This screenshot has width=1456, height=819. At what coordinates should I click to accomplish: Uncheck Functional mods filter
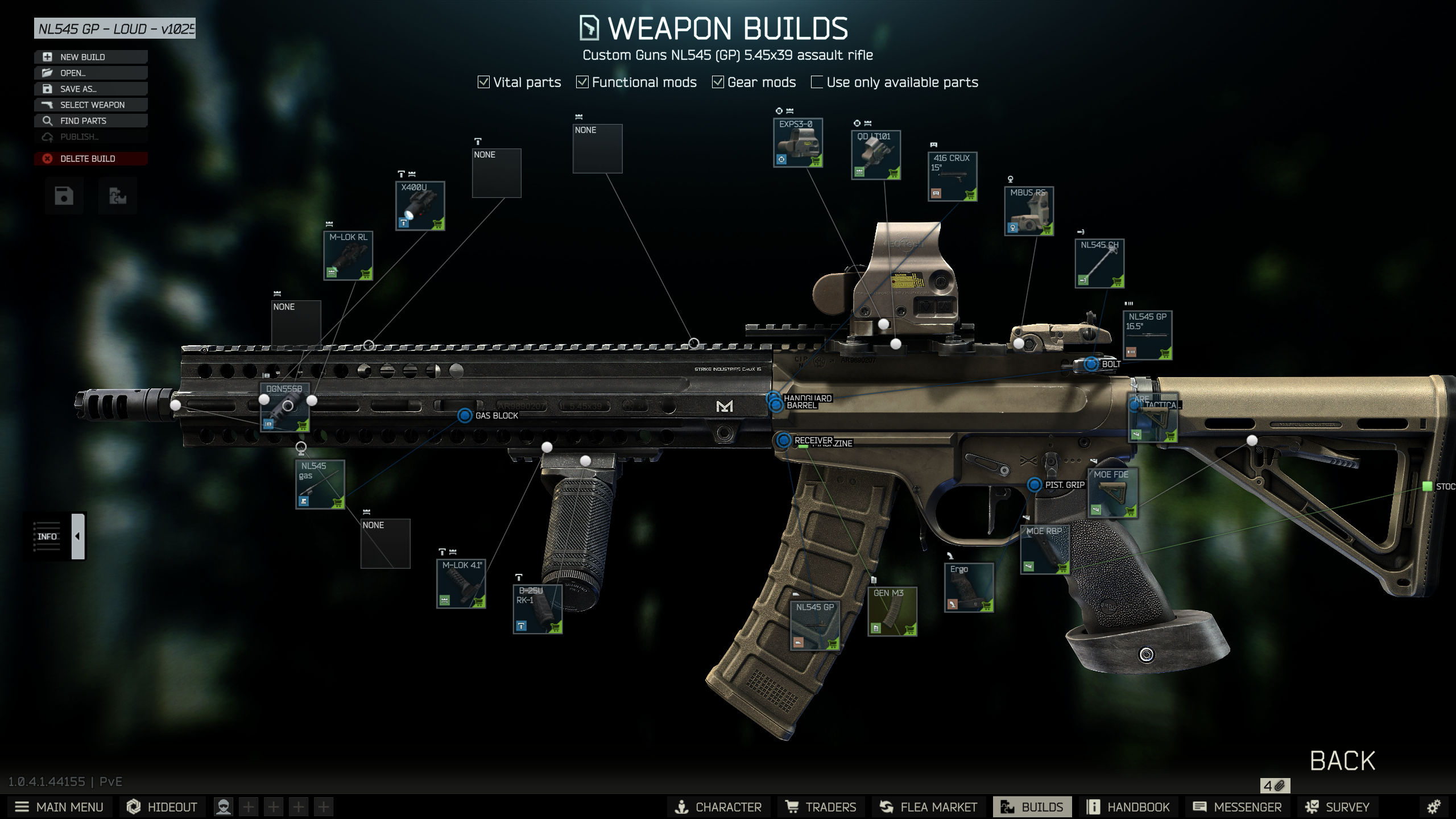tap(582, 82)
